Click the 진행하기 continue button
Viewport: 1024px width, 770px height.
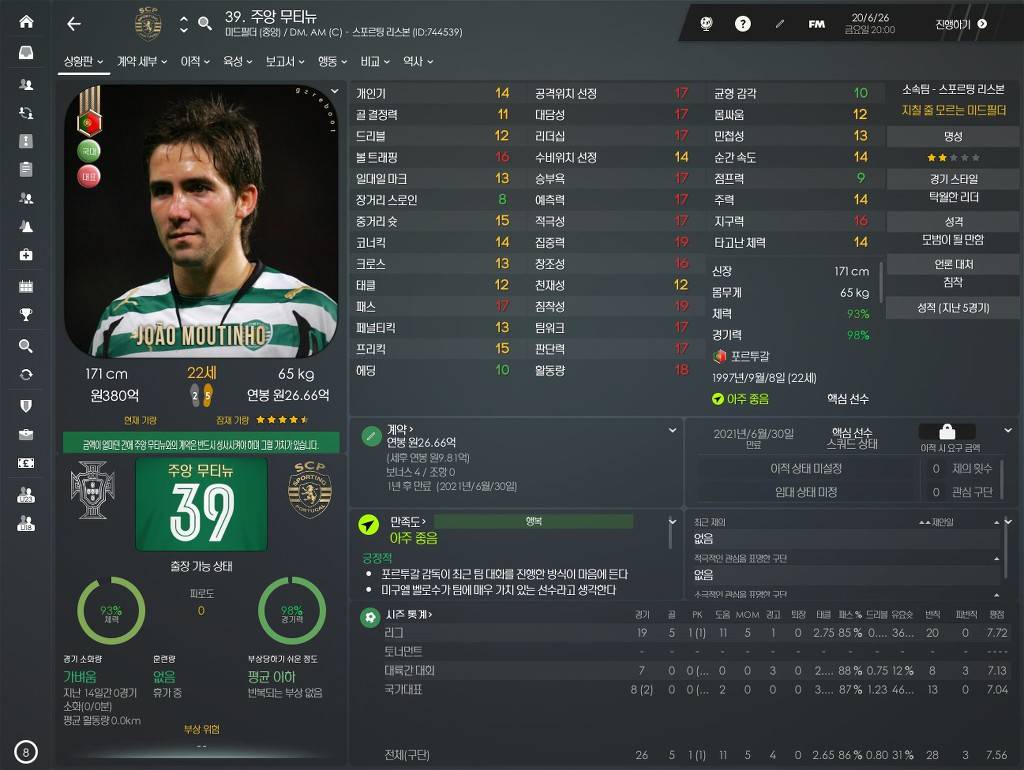961,24
